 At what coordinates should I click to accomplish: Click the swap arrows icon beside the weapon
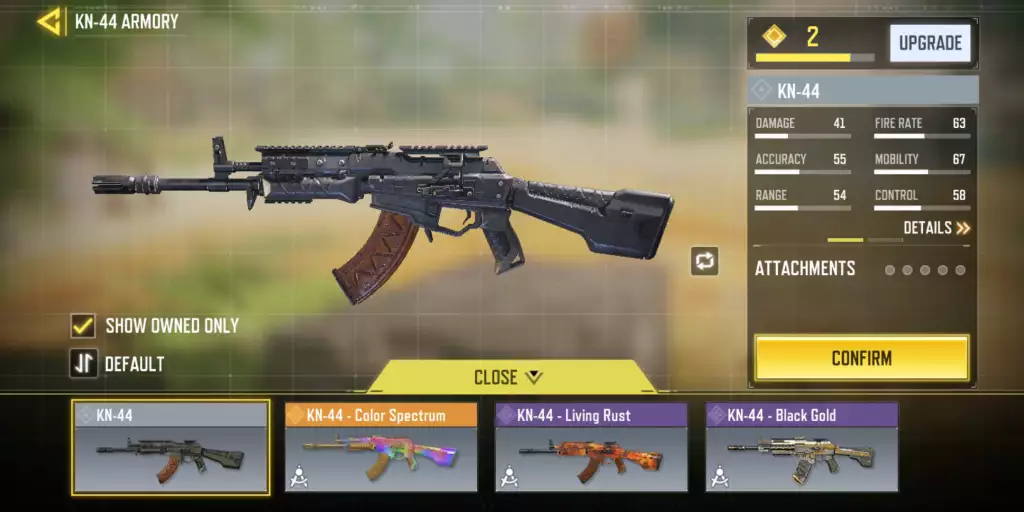704,262
